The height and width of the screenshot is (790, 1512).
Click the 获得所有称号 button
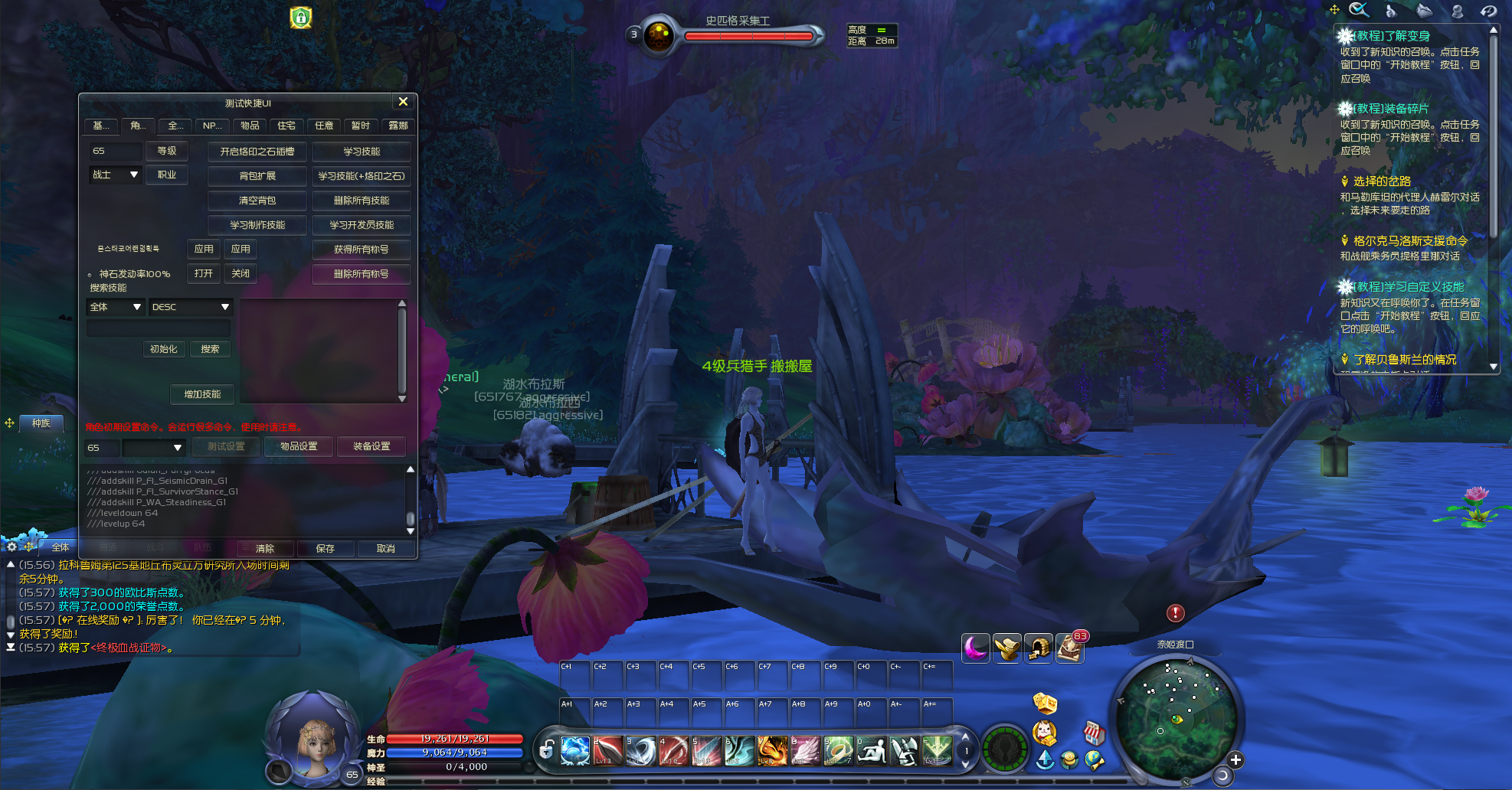[x=362, y=250]
